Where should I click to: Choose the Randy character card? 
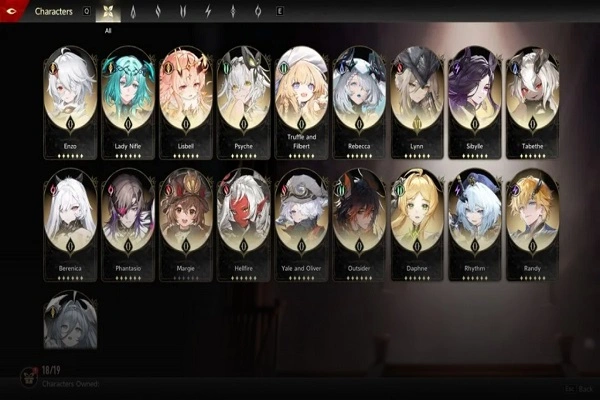point(532,222)
